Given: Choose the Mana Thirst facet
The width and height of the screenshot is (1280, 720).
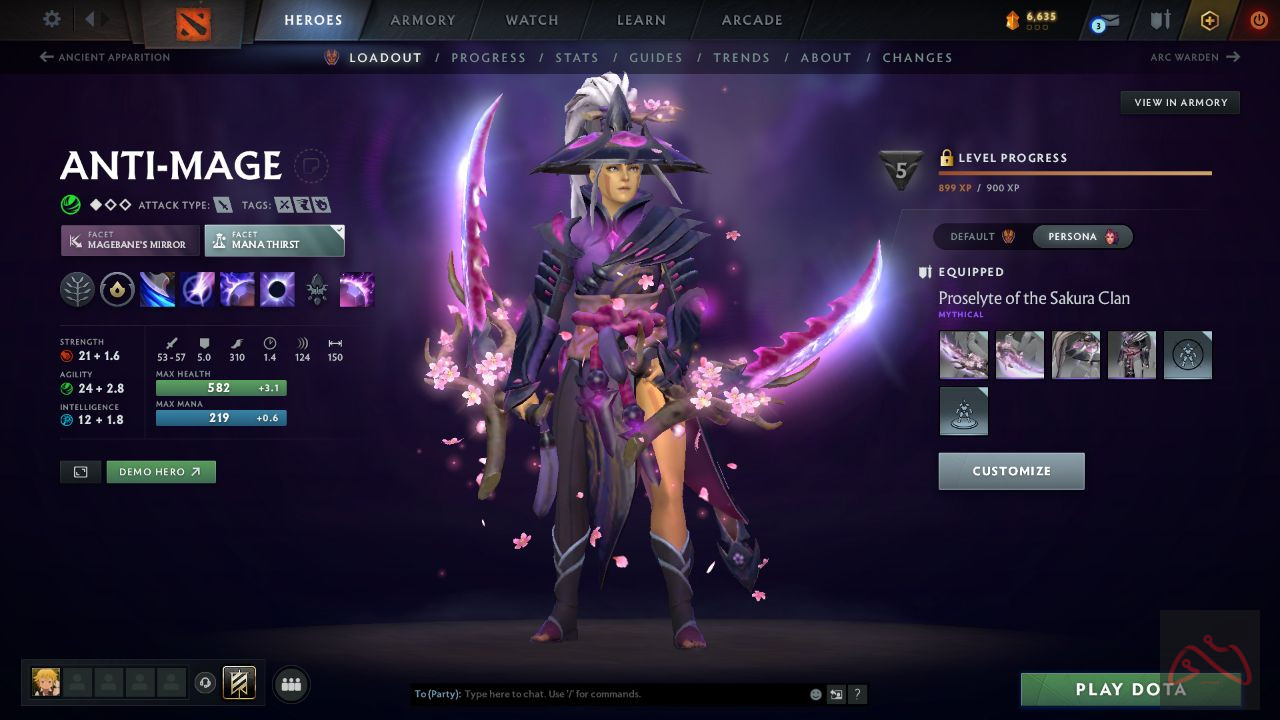Looking at the screenshot, I should coord(274,240).
